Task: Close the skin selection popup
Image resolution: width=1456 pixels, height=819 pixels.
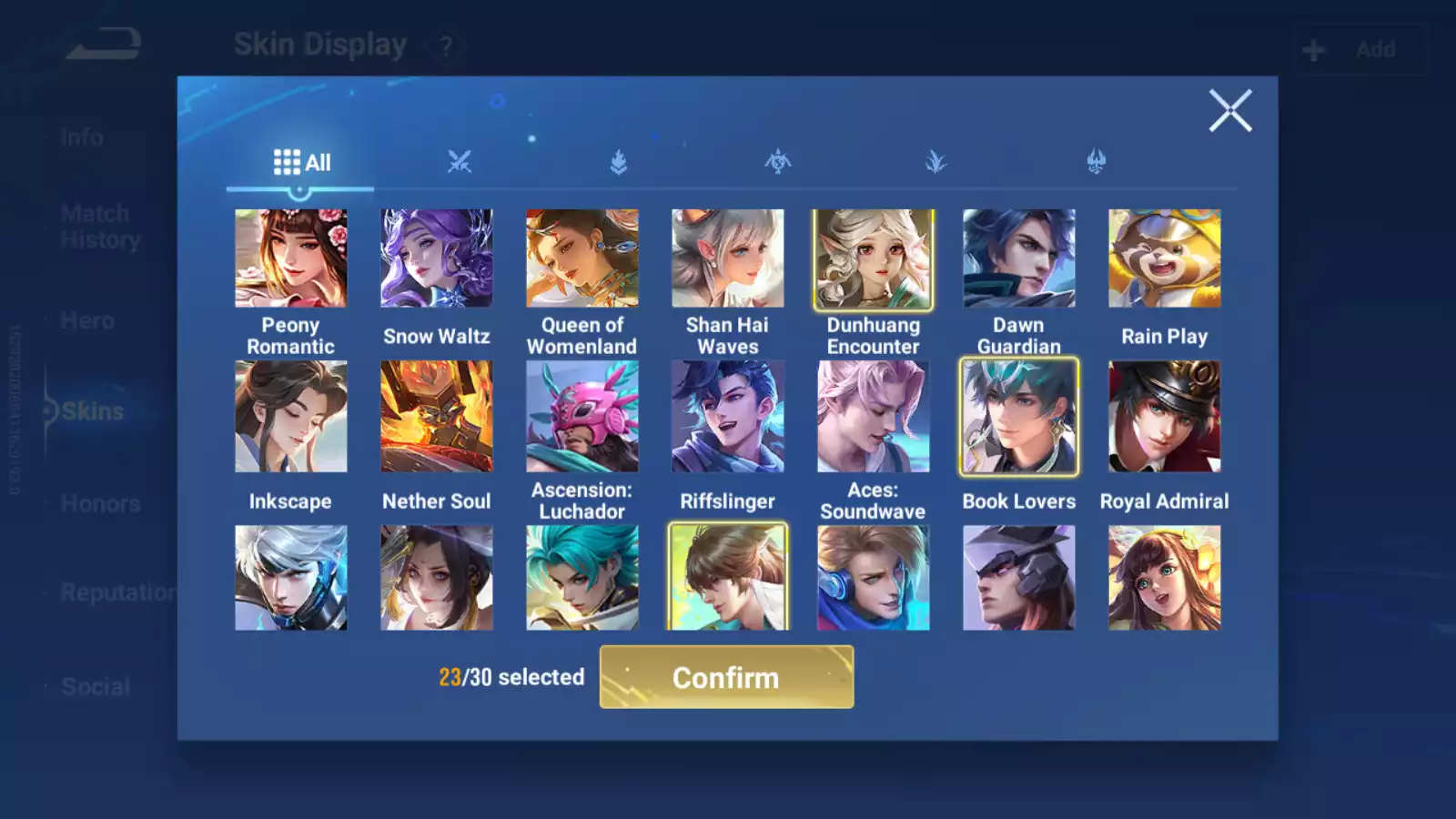Action: pyautogui.click(x=1230, y=111)
